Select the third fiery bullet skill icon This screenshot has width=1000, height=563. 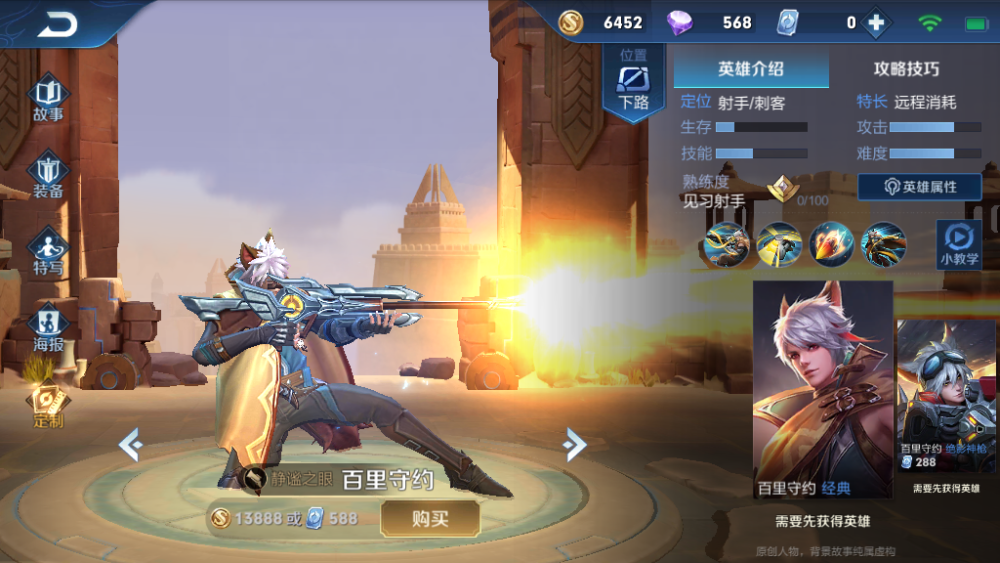(x=831, y=244)
